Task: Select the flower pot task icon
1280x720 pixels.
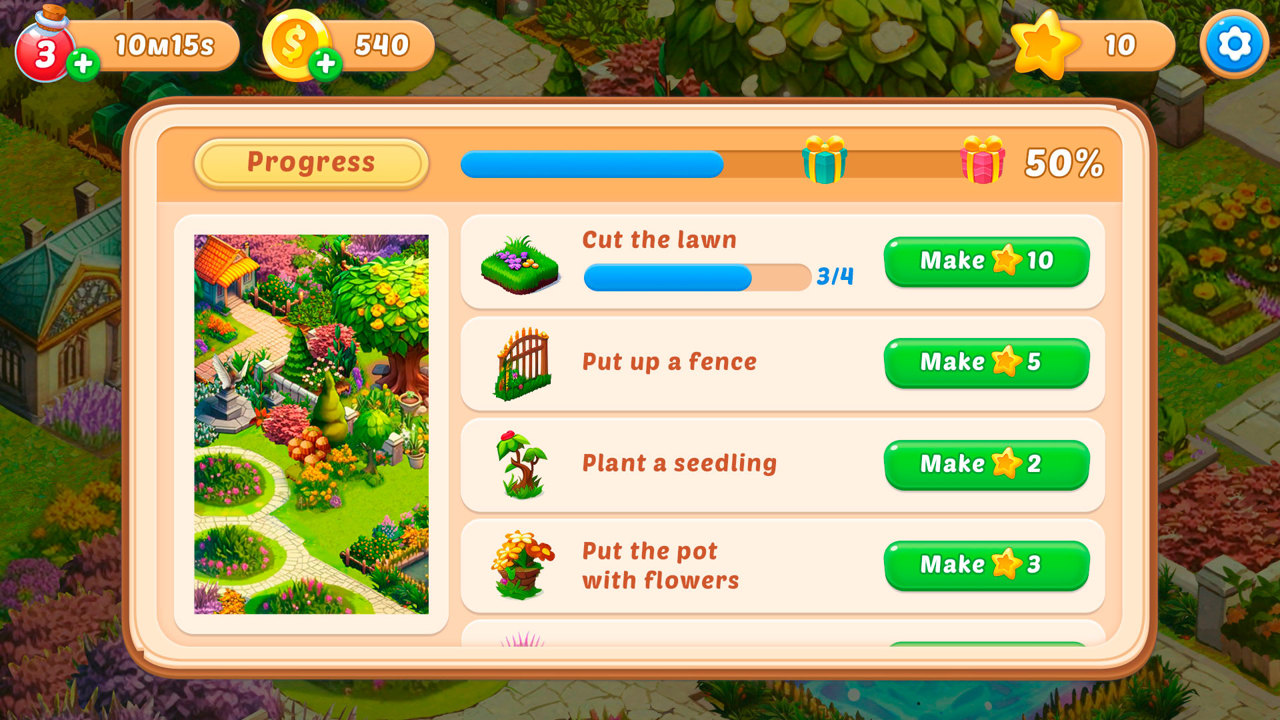Action: point(522,565)
